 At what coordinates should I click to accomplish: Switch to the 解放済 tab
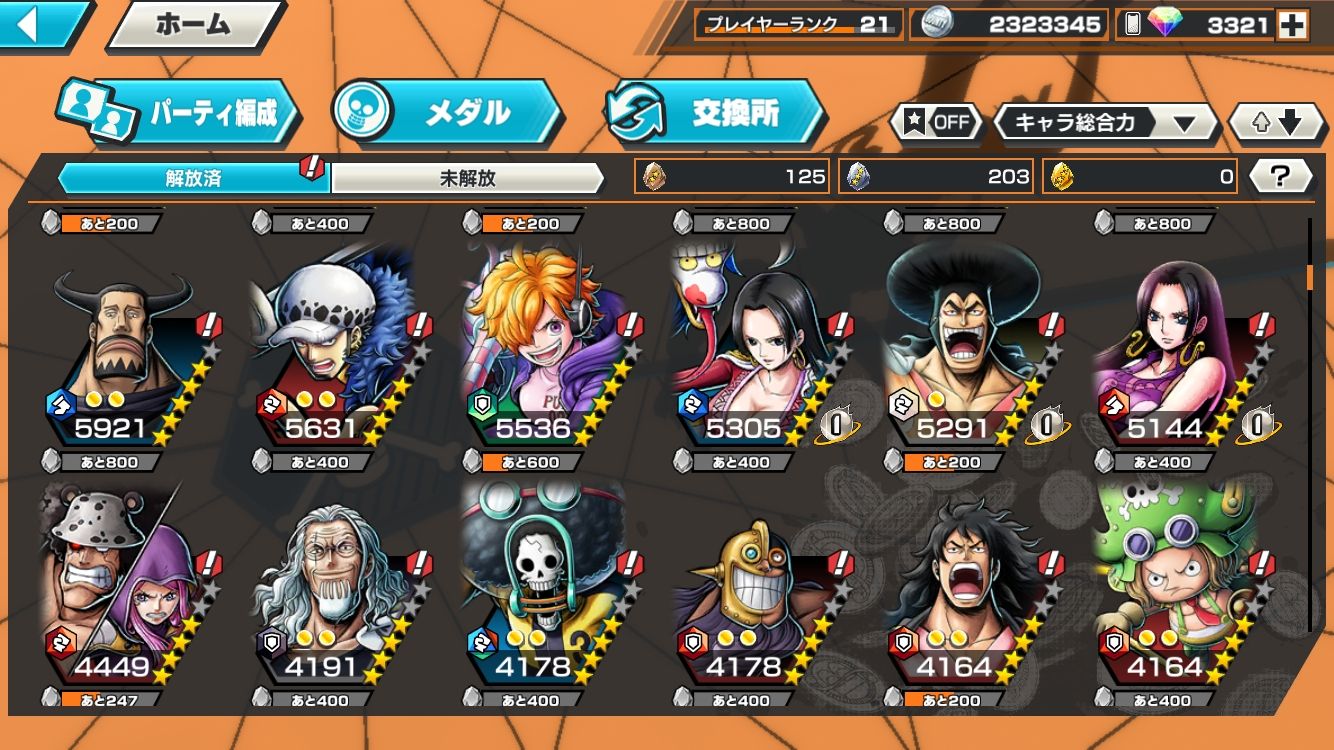[x=193, y=179]
